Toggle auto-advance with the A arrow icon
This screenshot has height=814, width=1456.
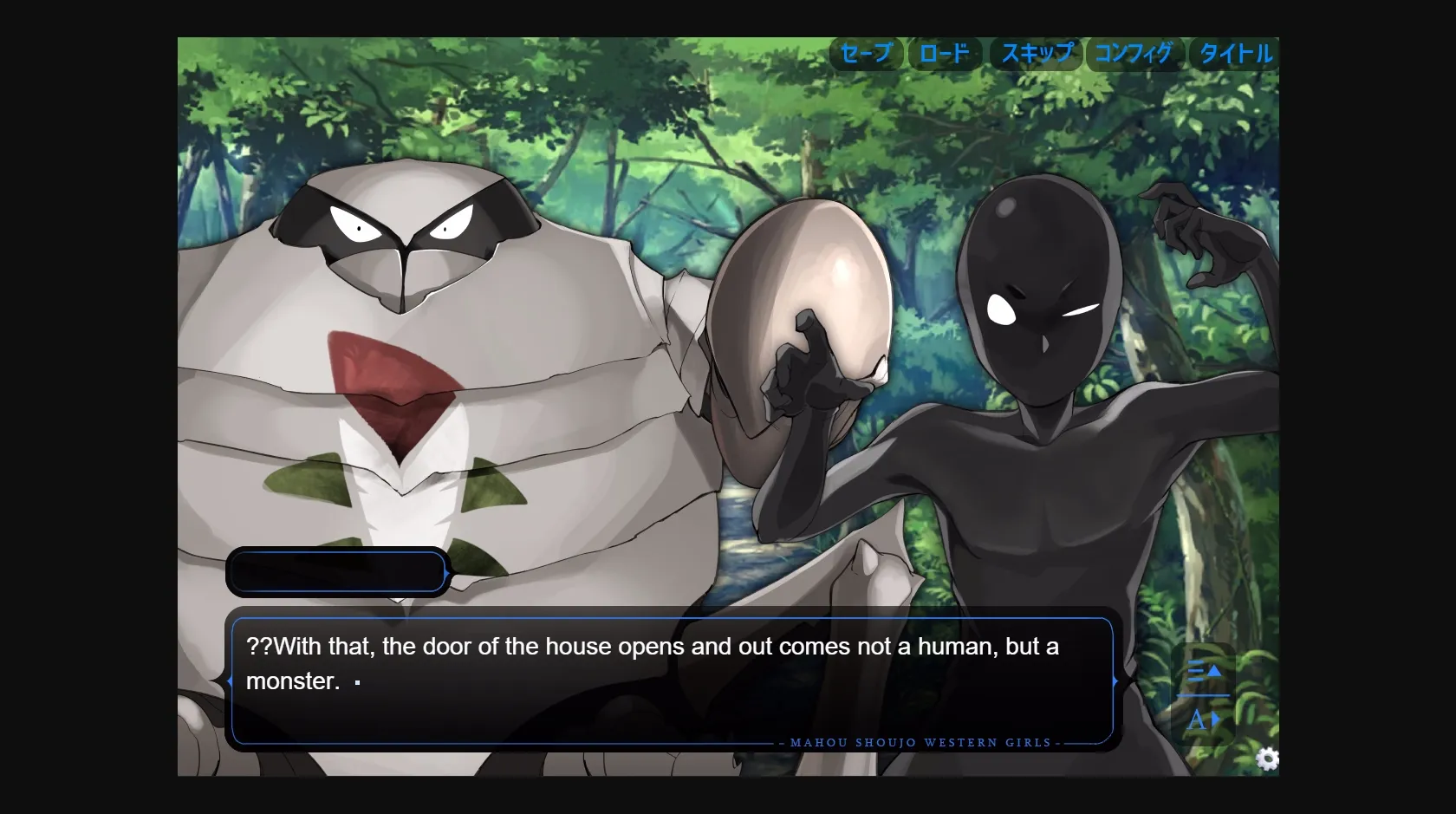click(1203, 720)
